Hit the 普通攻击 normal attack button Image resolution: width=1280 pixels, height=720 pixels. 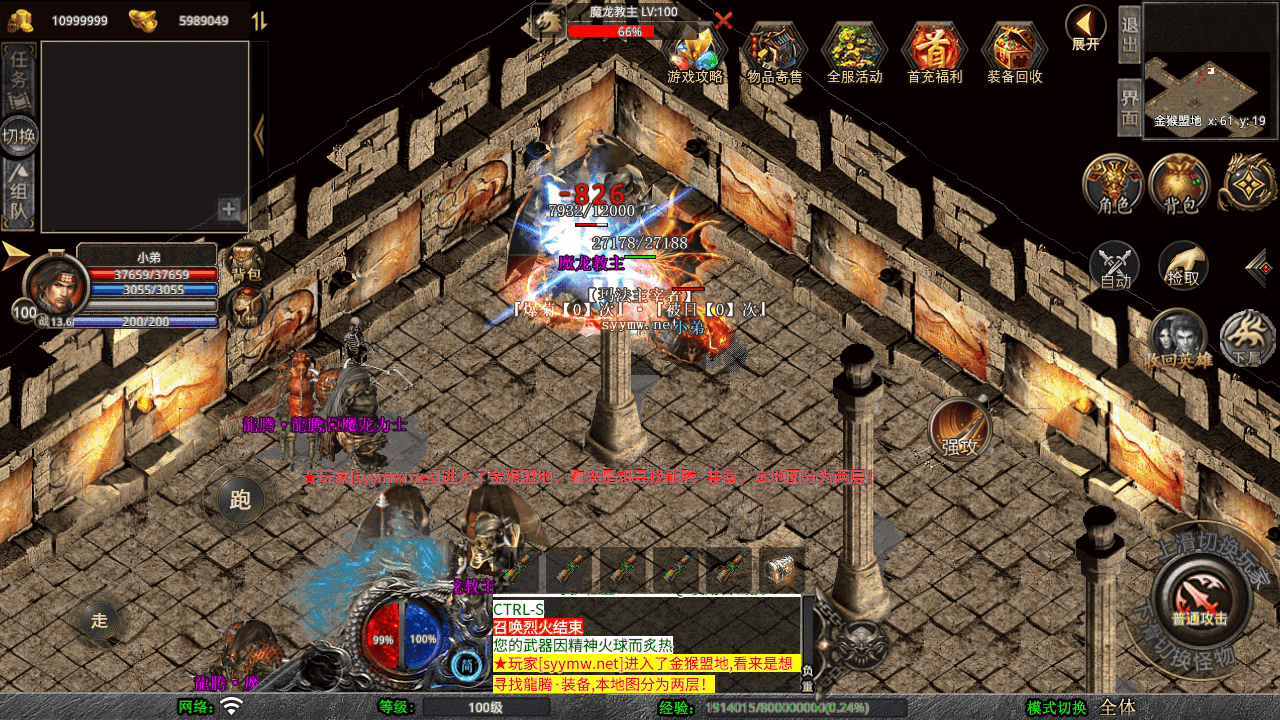point(1199,598)
